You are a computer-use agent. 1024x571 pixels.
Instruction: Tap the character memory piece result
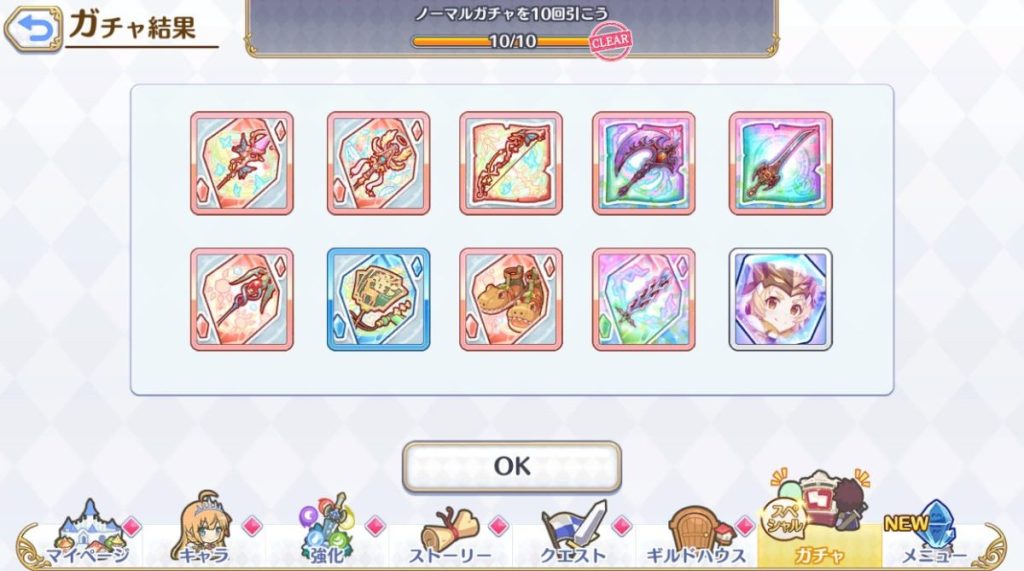pyautogui.click(x=780, y=299)
